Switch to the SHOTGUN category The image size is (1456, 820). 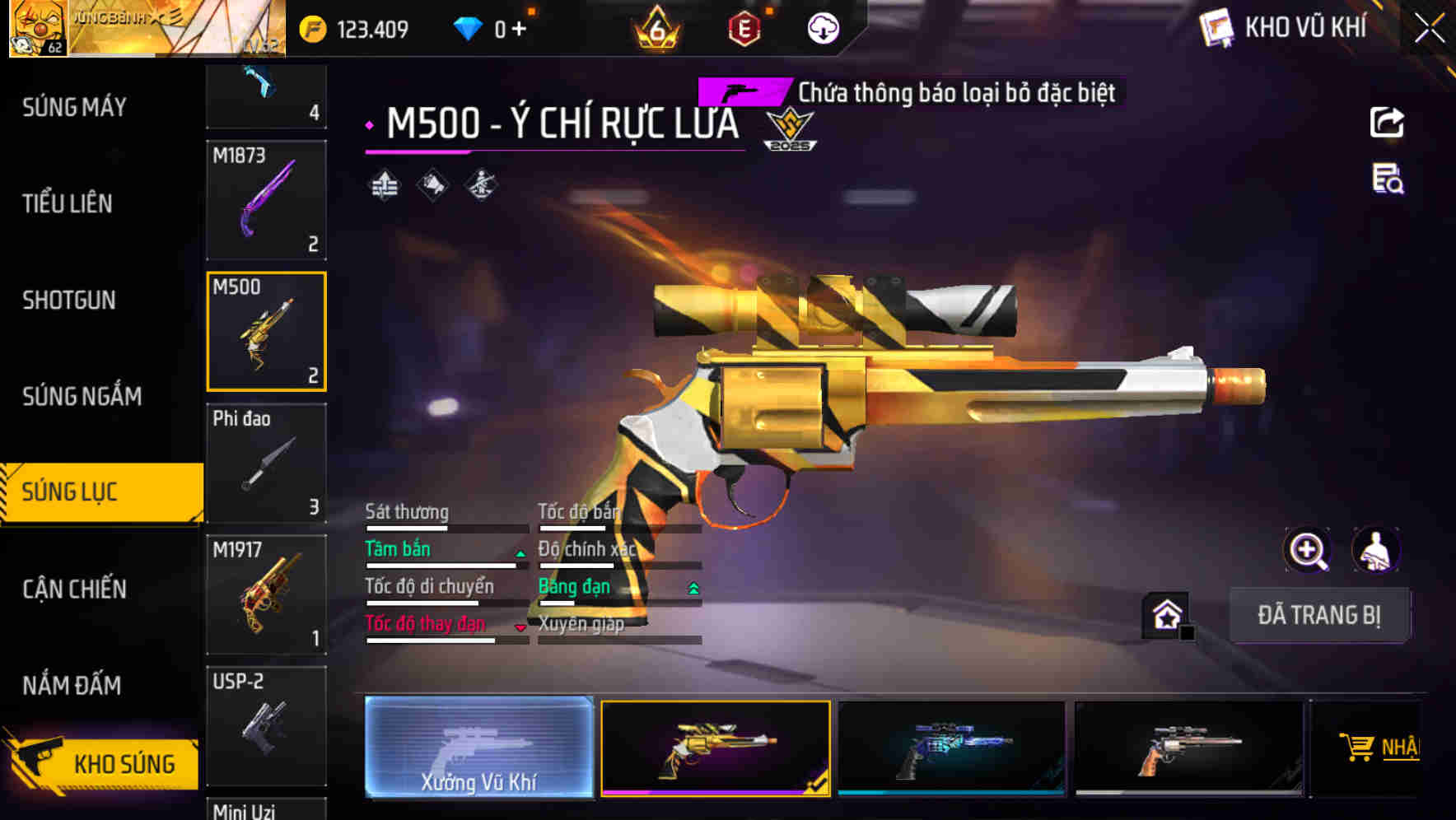[69, 301]
